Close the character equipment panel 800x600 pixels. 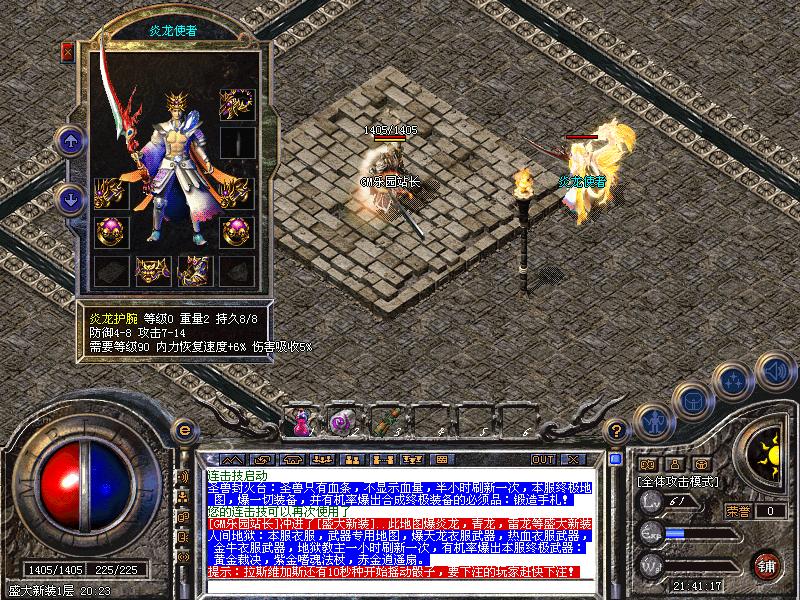pos(68,51)
